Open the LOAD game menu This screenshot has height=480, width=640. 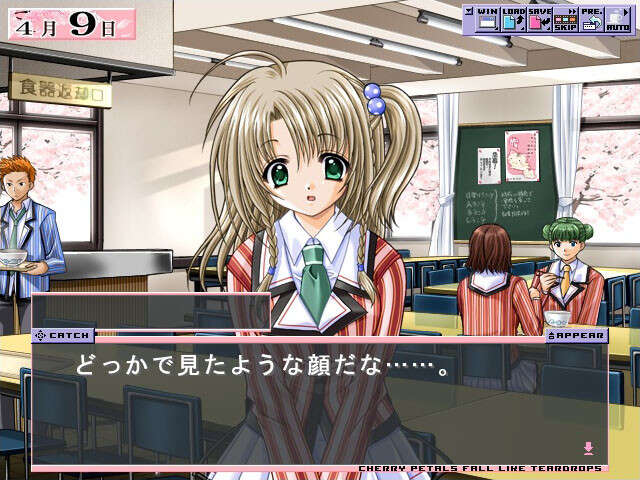pos(513,18)
